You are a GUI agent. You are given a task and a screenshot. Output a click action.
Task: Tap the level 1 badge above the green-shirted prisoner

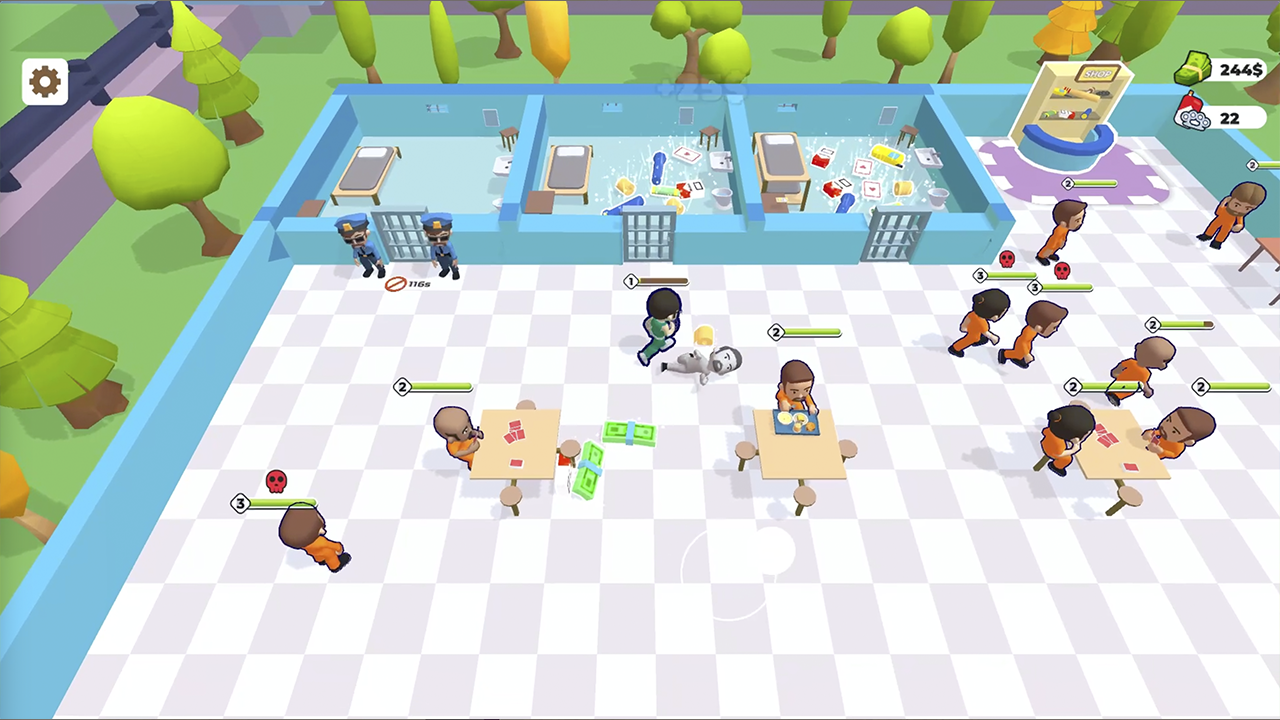(x=630, y=282)
